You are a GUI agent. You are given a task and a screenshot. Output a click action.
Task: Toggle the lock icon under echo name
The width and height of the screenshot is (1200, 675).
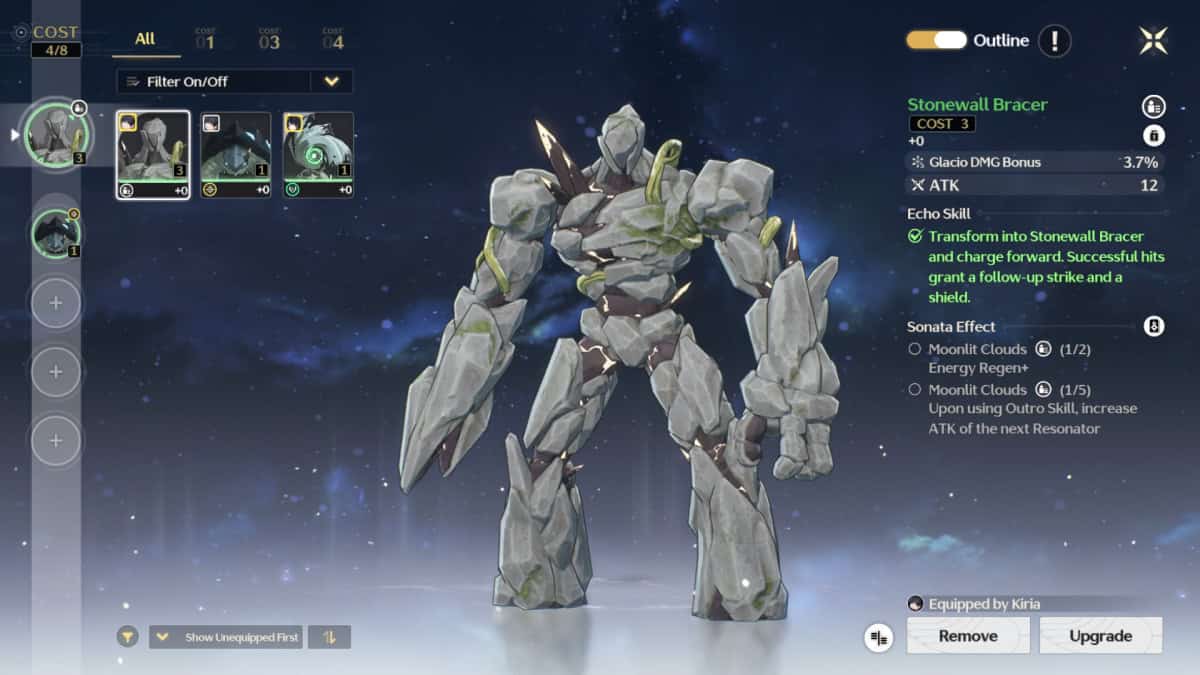point(1153,135)
